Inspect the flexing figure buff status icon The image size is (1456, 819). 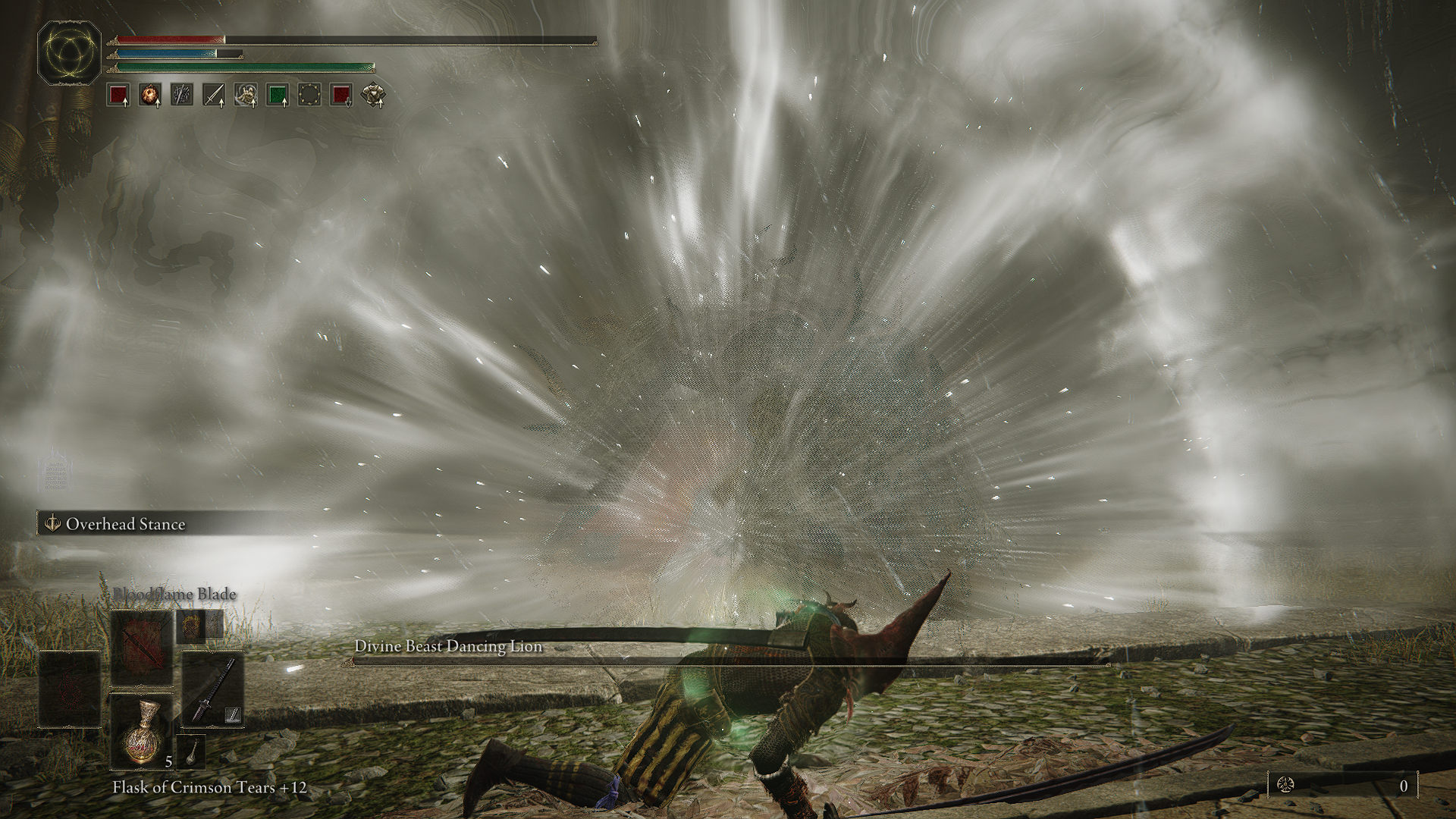tap(245, 95)
